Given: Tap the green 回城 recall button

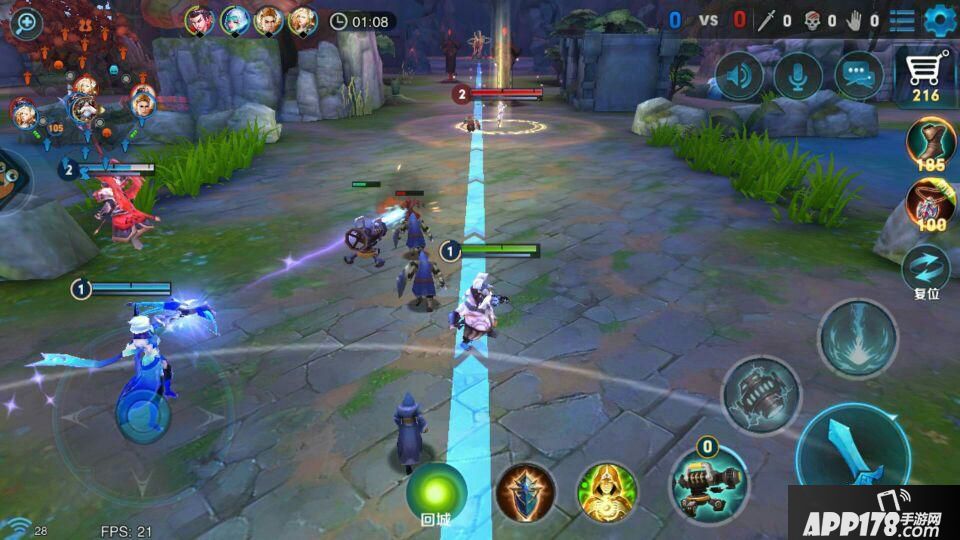Looking at the screenshot, I should click(436, 490).
